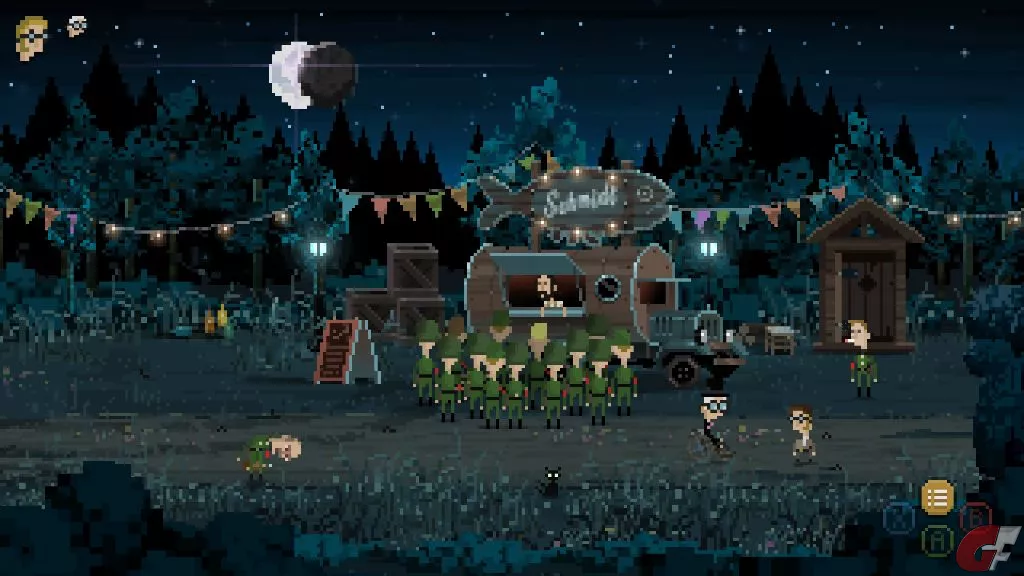
Task: Switch to the white-haired character portrait
Action: 76,26
